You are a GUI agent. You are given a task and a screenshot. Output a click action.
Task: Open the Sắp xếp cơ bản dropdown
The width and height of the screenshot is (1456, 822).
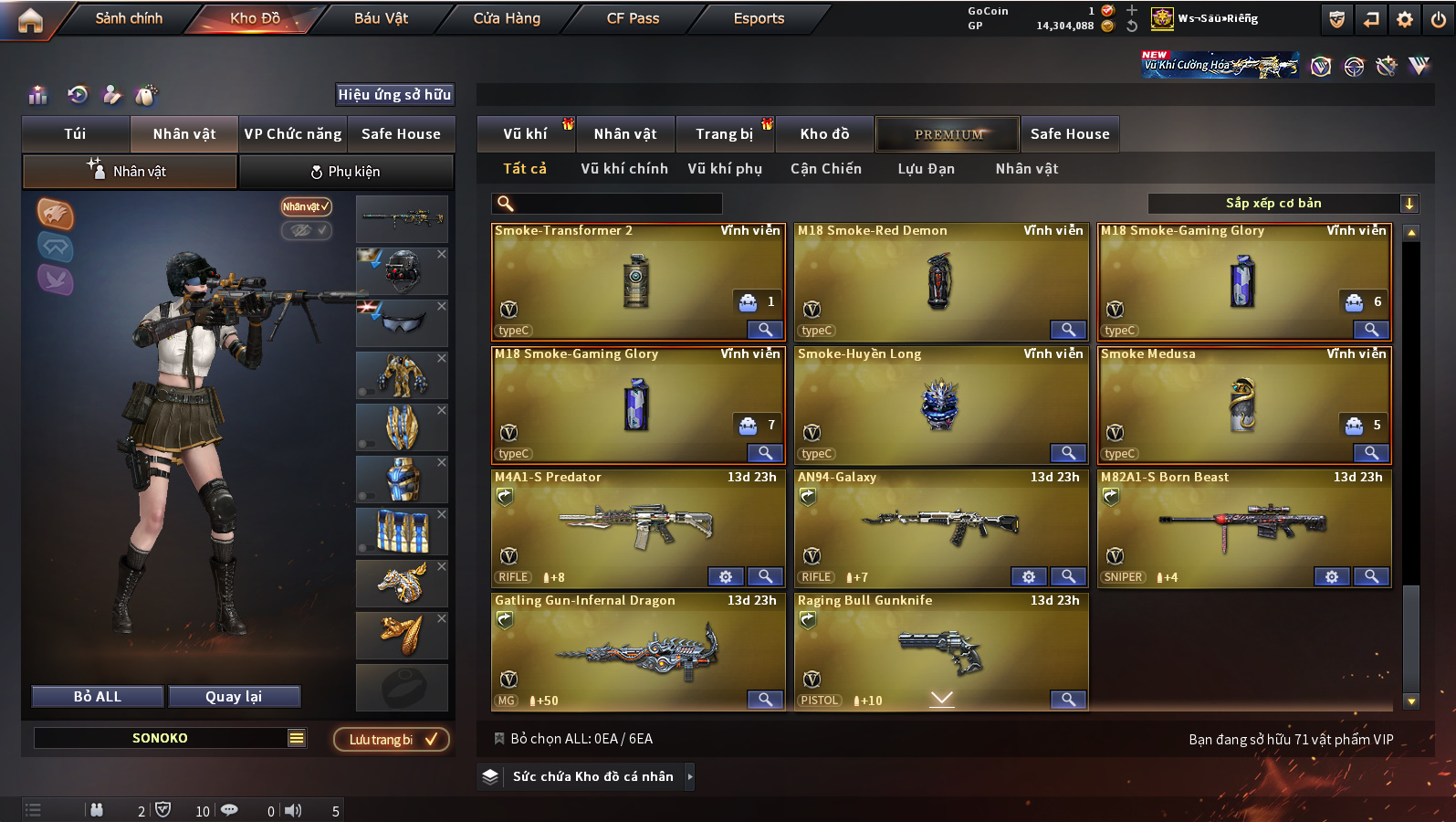point(1283,204)
